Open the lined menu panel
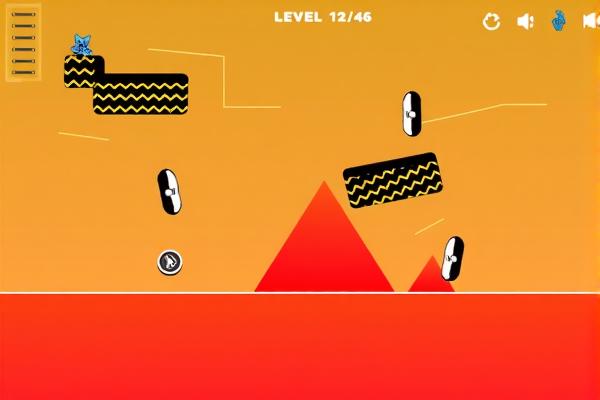 [23, 43]
